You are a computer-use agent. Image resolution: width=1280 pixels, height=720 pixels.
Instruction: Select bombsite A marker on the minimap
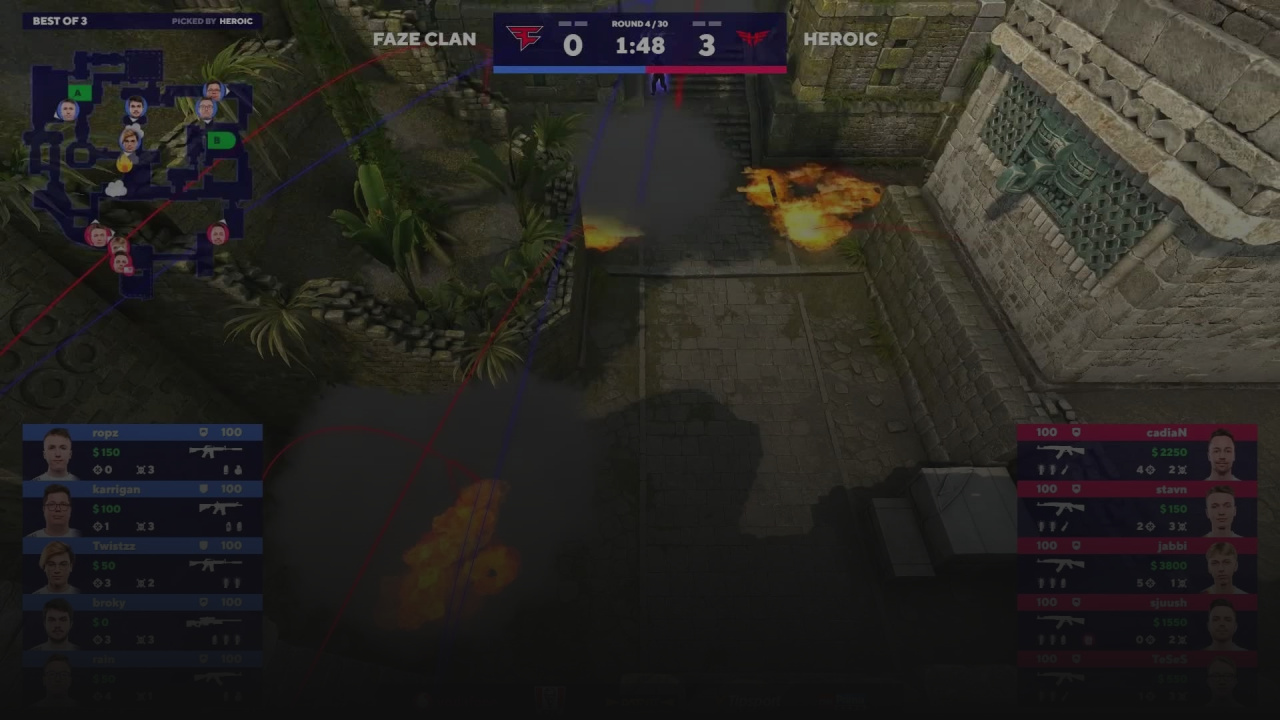[x=77, y=92]
